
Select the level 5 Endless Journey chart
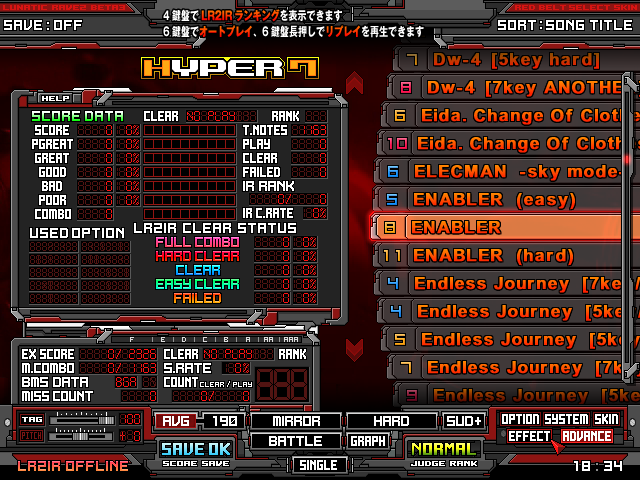(x=510, y=339)
